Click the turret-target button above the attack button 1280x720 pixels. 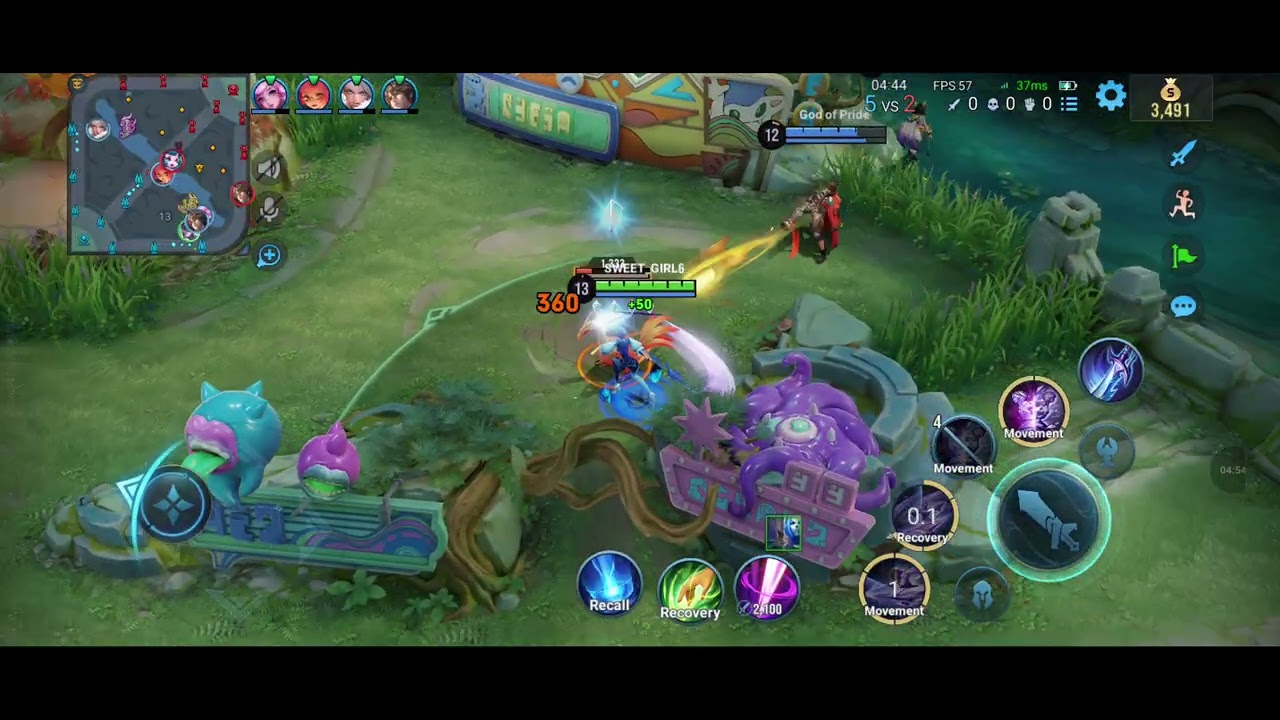(1106, 450)
